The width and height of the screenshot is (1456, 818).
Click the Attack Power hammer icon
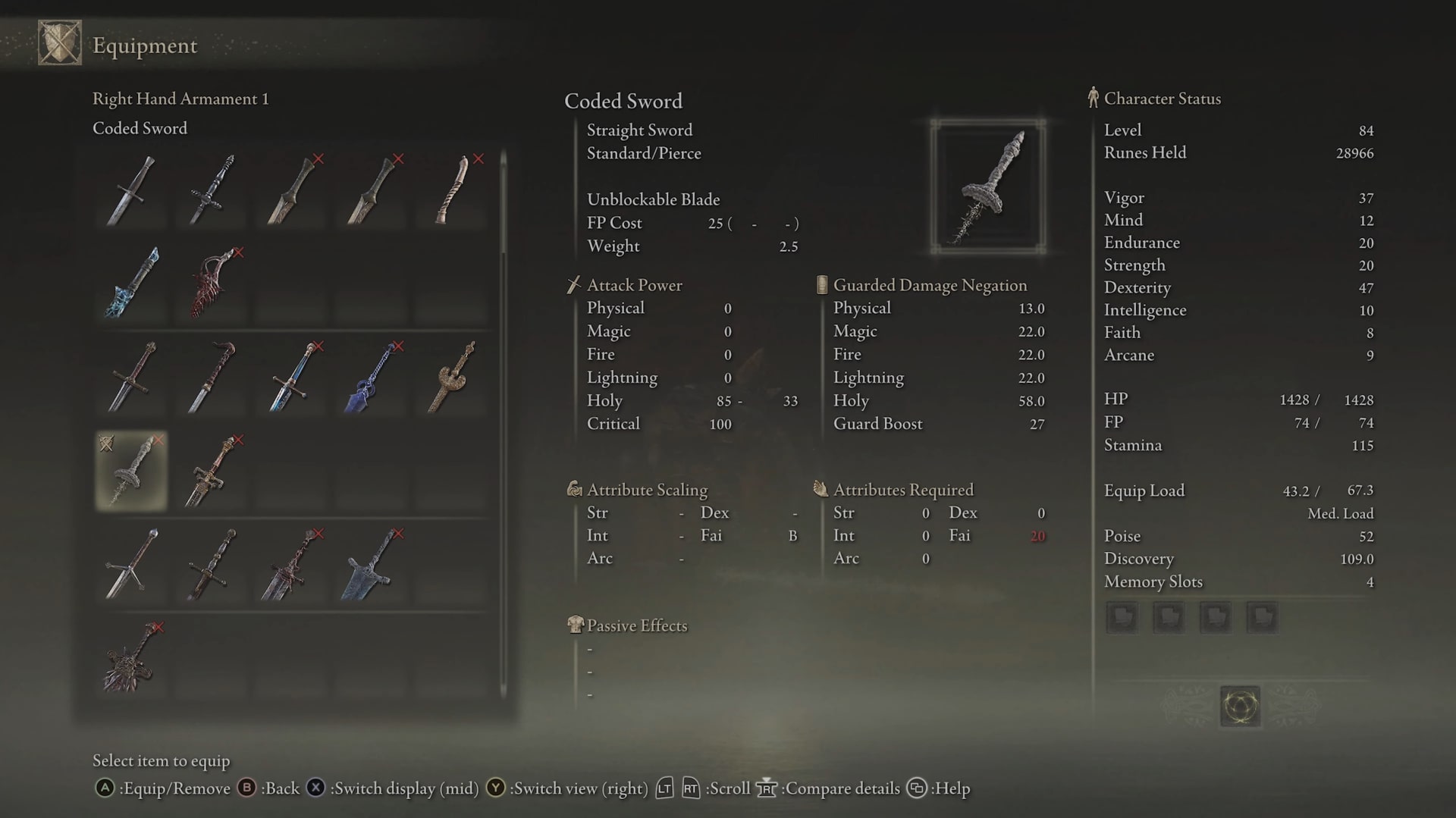click(574, 285)
